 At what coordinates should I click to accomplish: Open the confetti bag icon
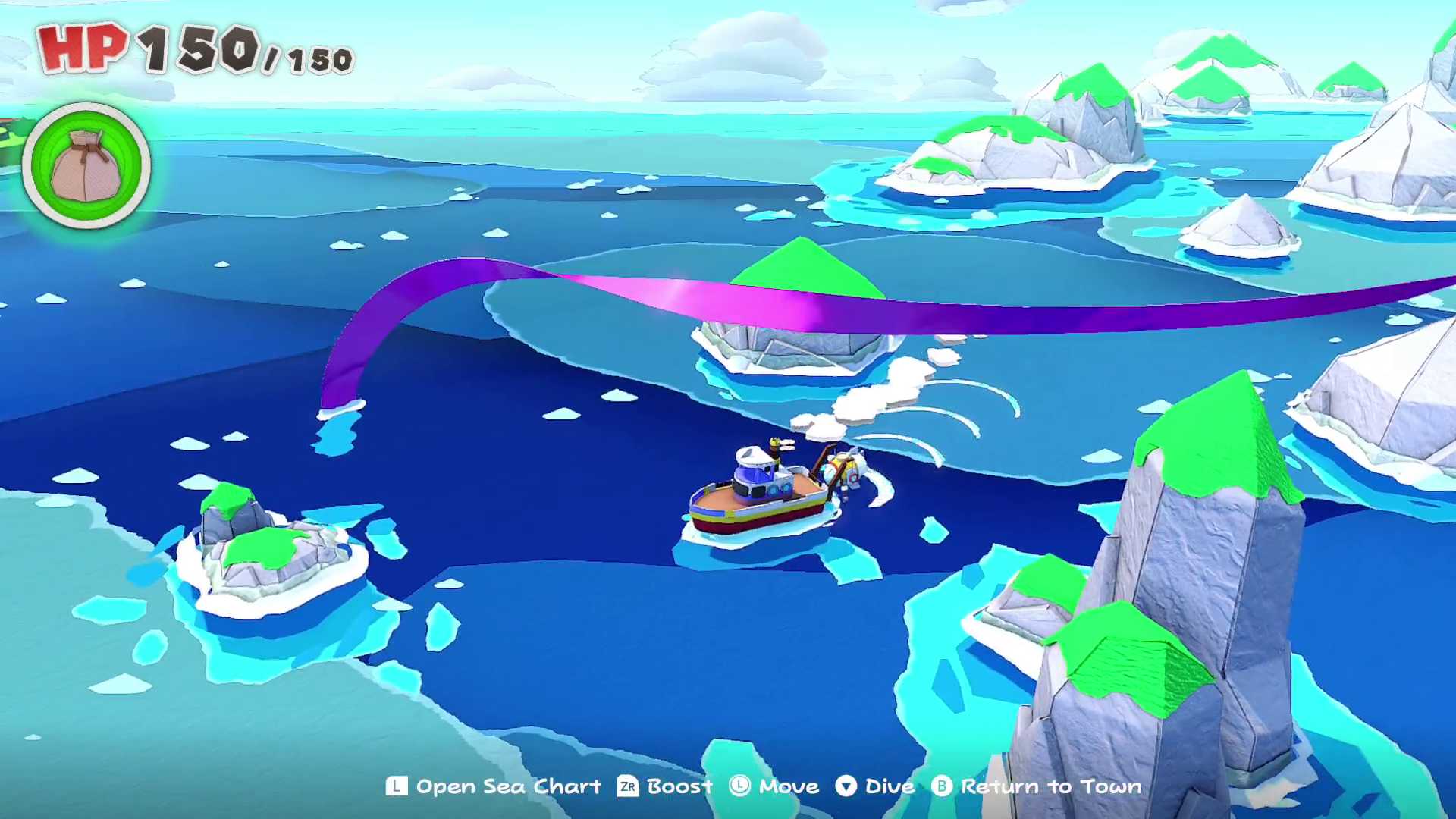[86, 165]
